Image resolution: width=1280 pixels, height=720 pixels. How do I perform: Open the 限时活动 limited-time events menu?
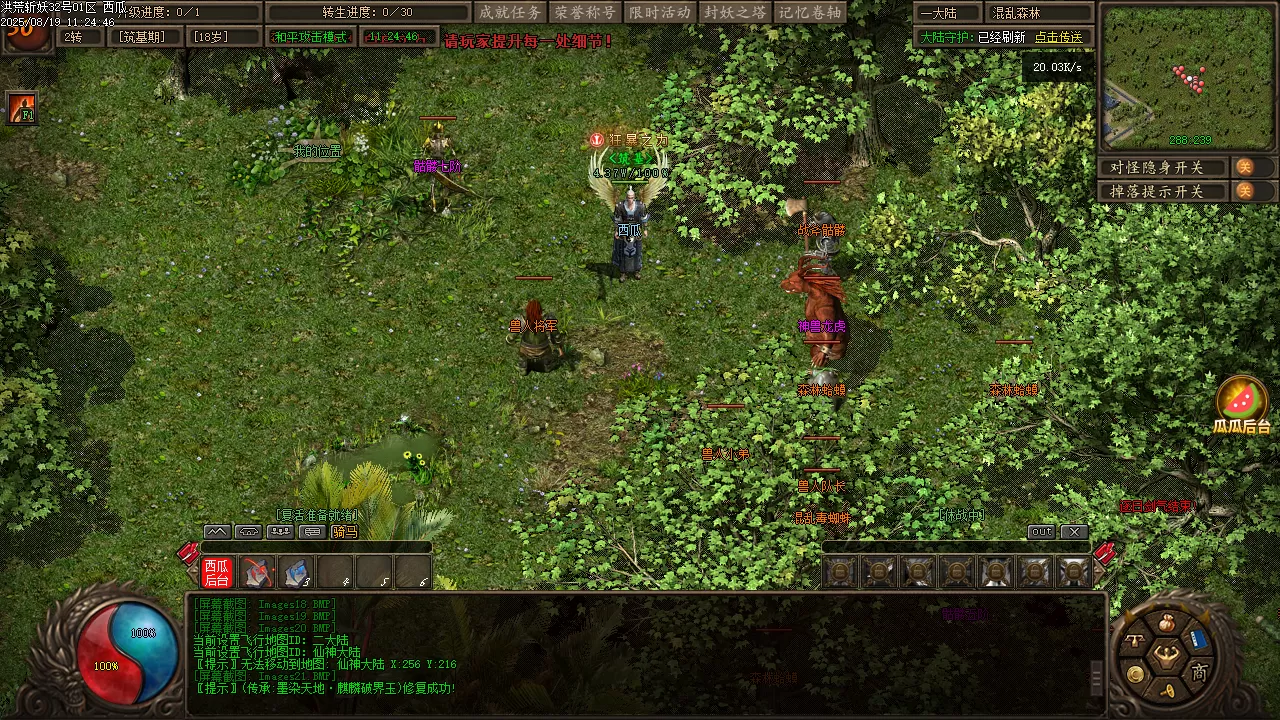click(660, 12)
